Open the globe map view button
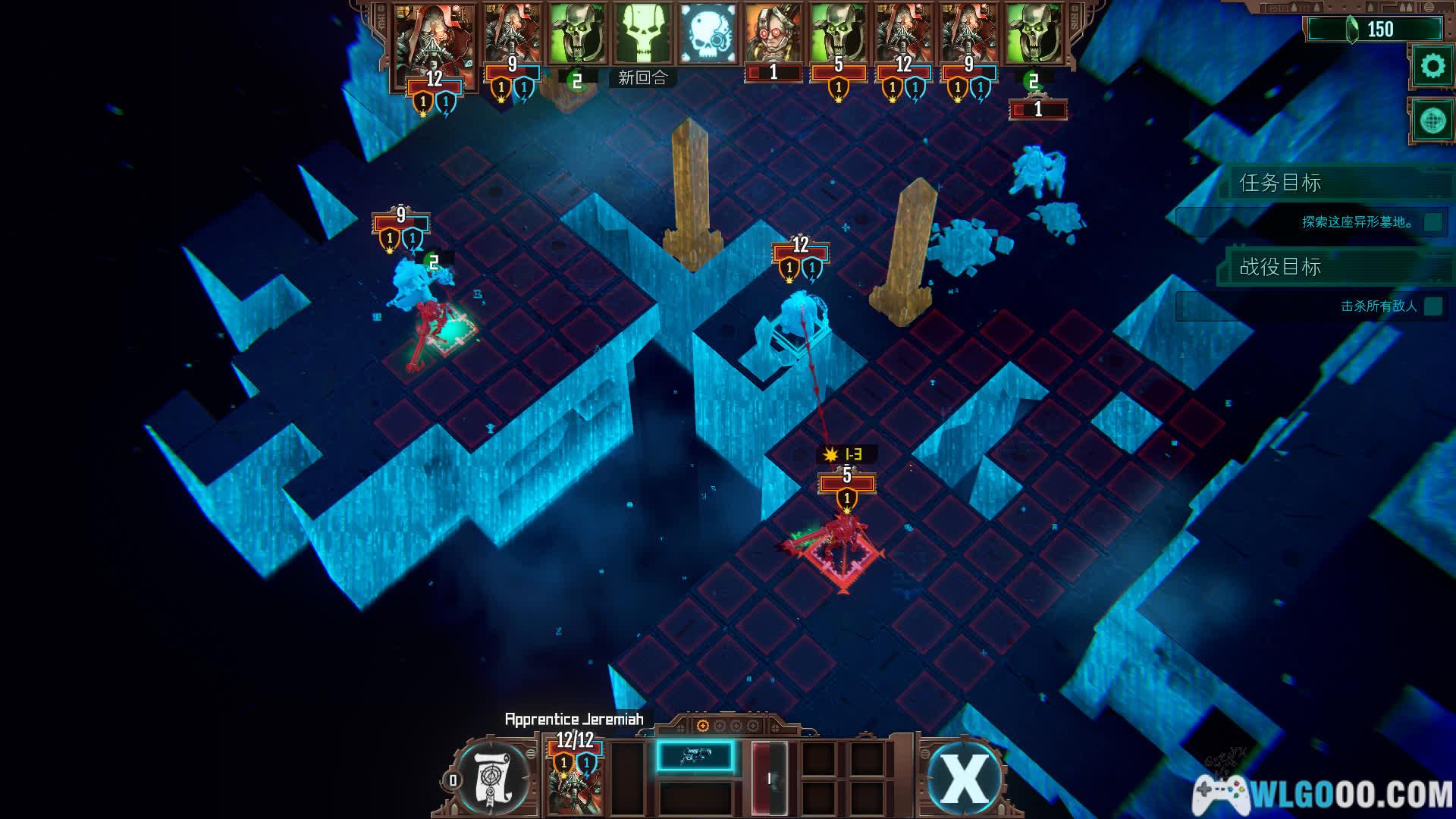This screenshot has height=819, width=1456. click(x=1432, y=121)
